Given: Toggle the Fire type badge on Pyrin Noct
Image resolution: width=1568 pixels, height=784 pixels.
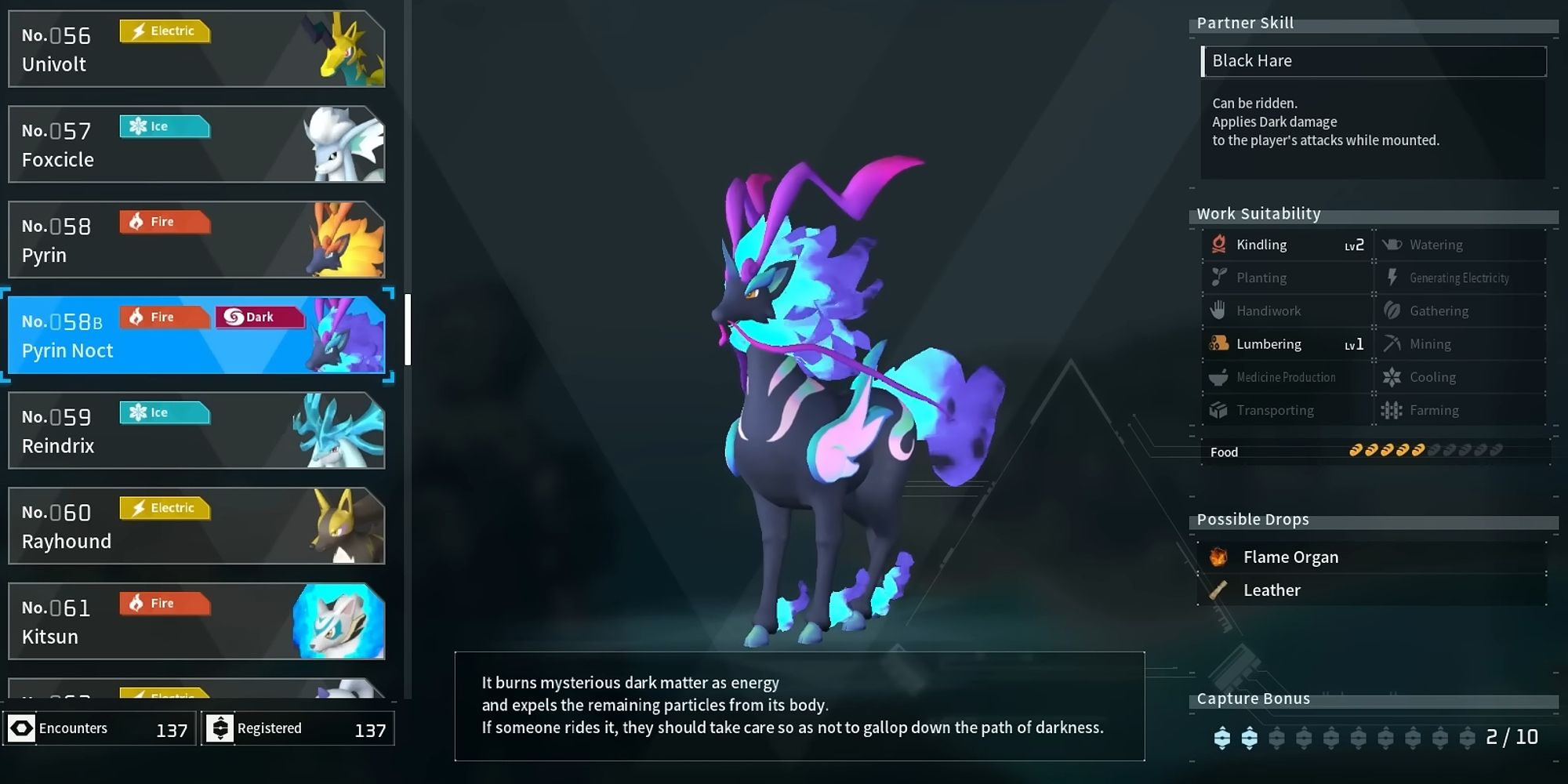Looking at the screenshot, I should pos(164,317).
